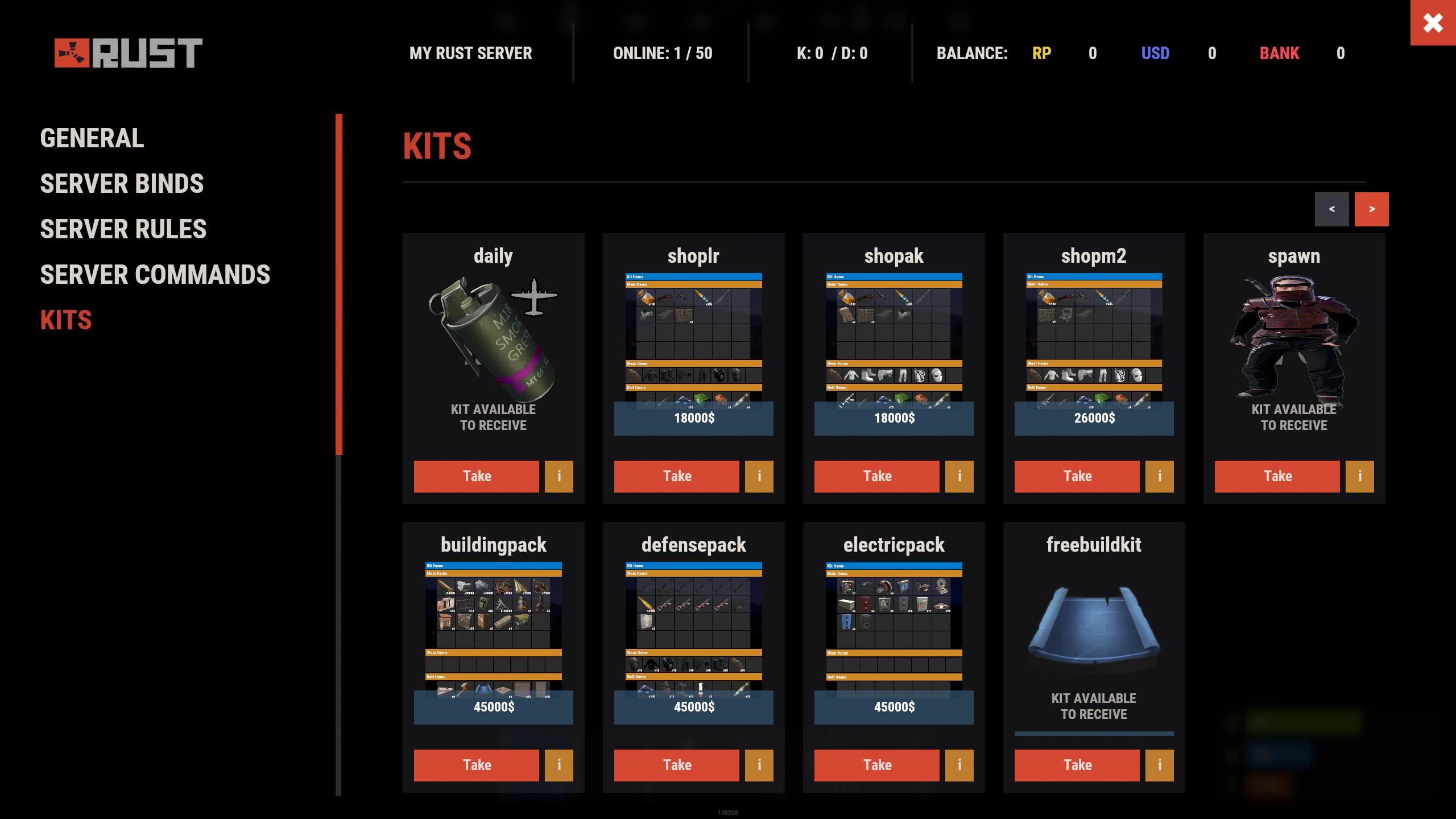Take the spawn kit
Image resolution: width=1456 pixels, height=819 pixels.
(x=1277, y=476)
